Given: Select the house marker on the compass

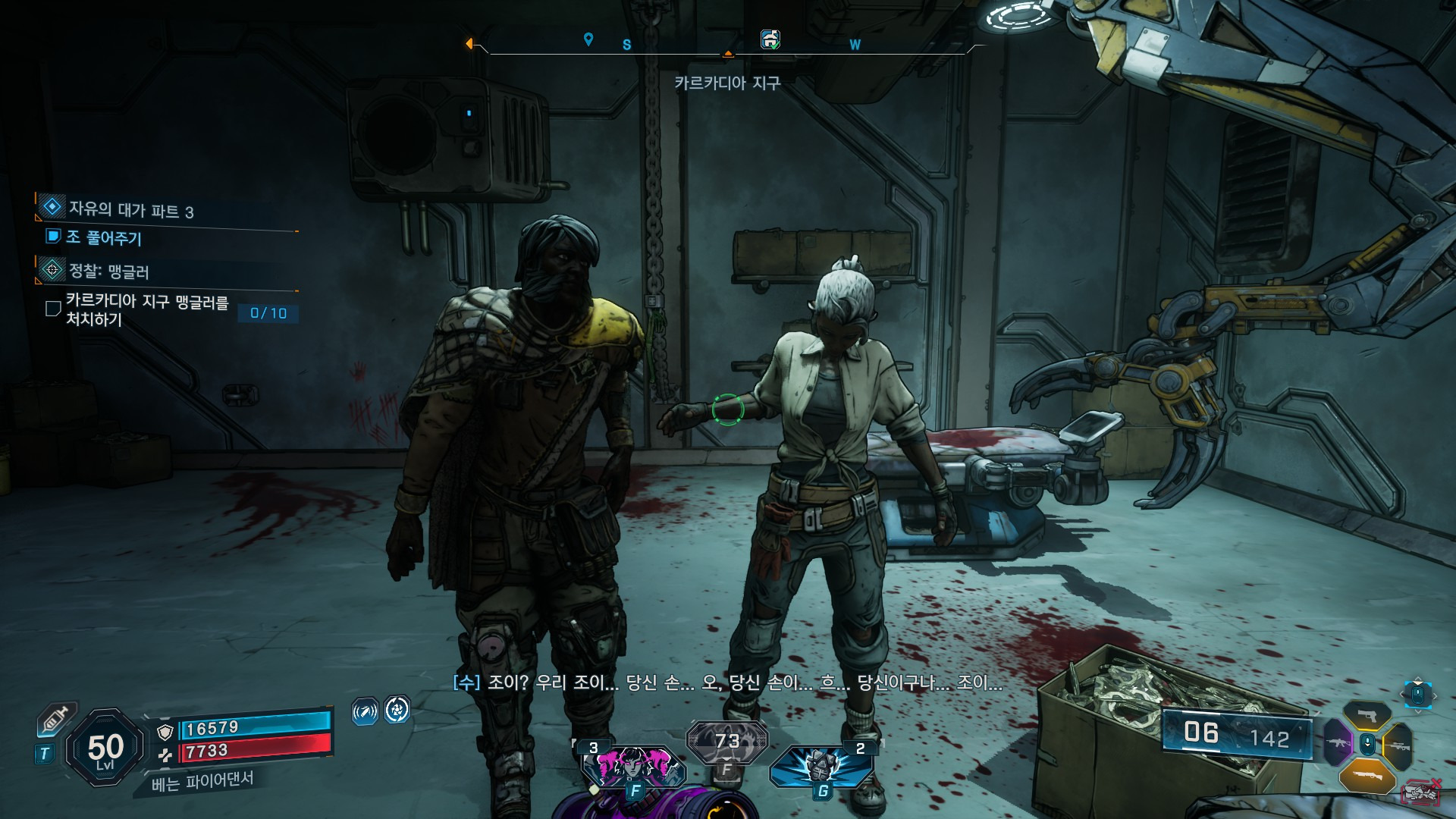Looking at the screenshot, I should pos(770,39).
